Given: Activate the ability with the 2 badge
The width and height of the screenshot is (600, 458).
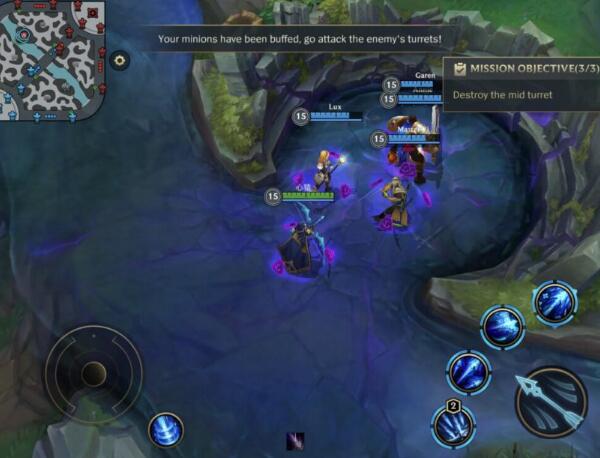Looking at the screenshot, I should pos(453,425).
